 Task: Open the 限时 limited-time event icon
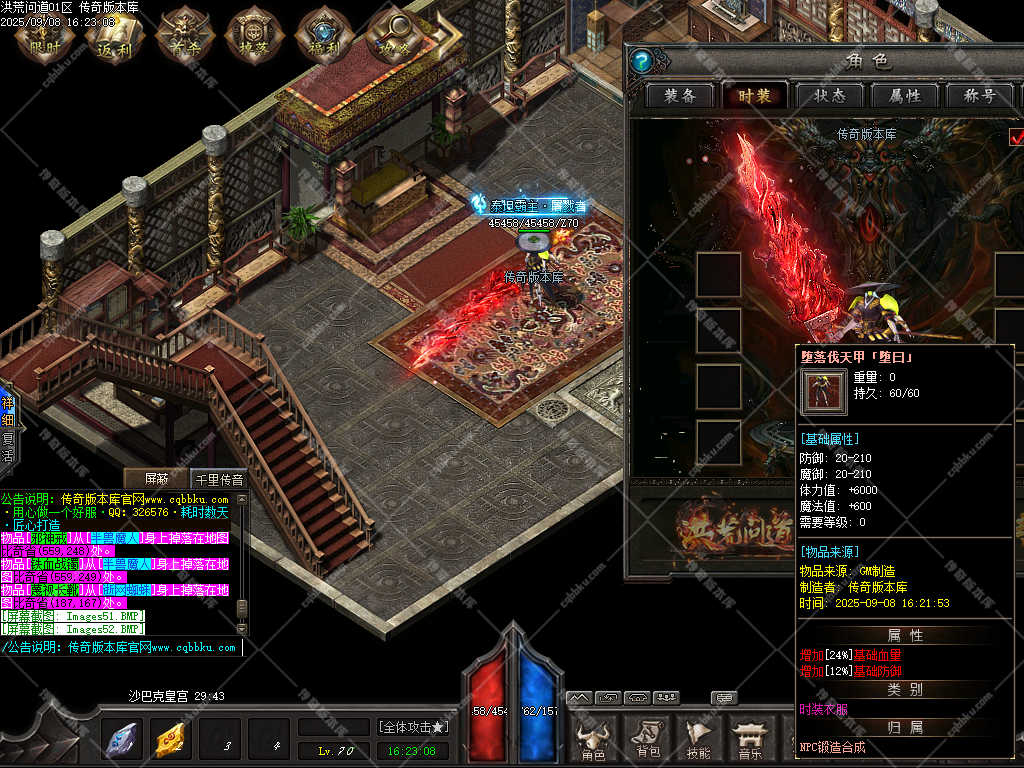[45, 36]
